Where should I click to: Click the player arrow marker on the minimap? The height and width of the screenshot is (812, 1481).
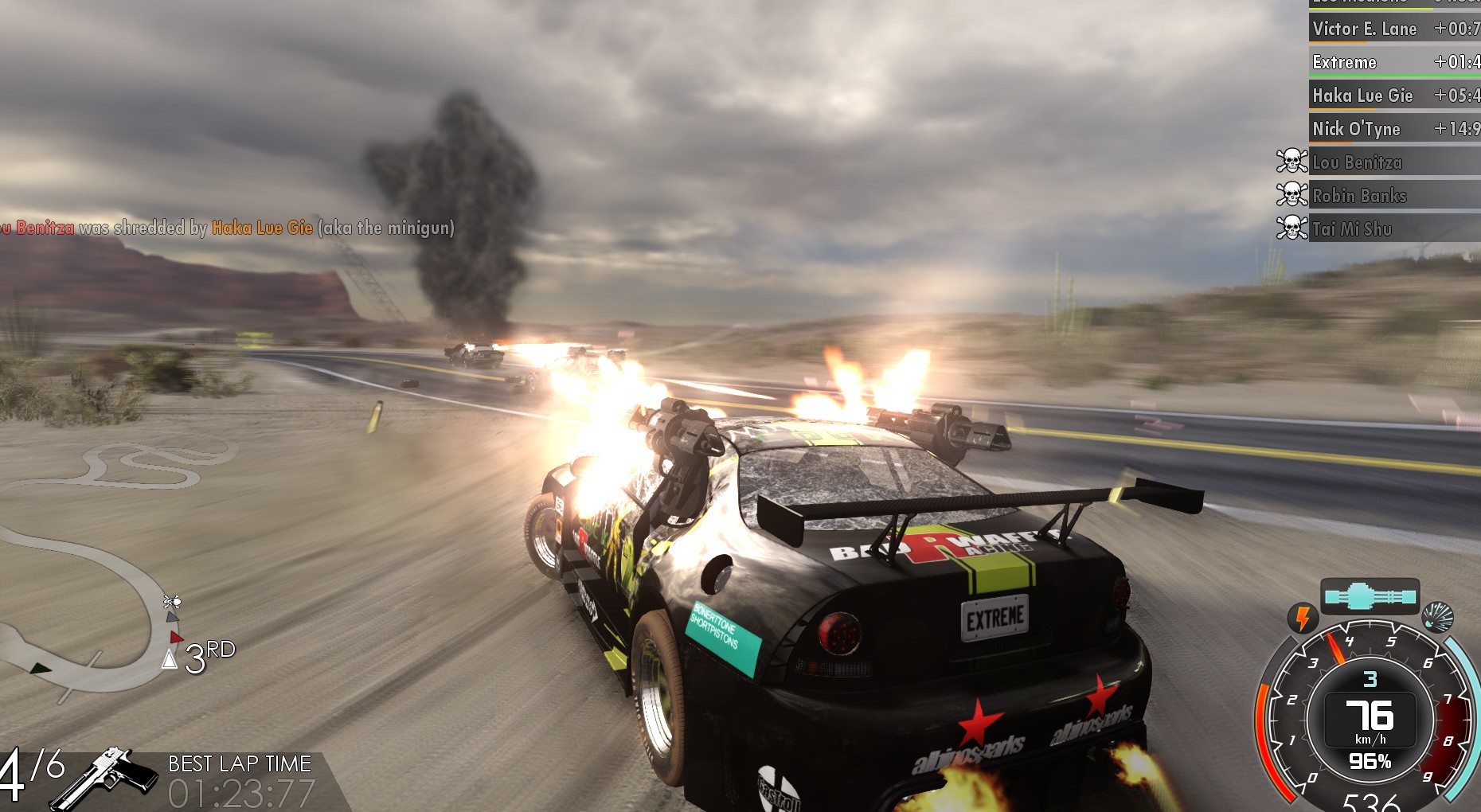(x=169, y=659)
